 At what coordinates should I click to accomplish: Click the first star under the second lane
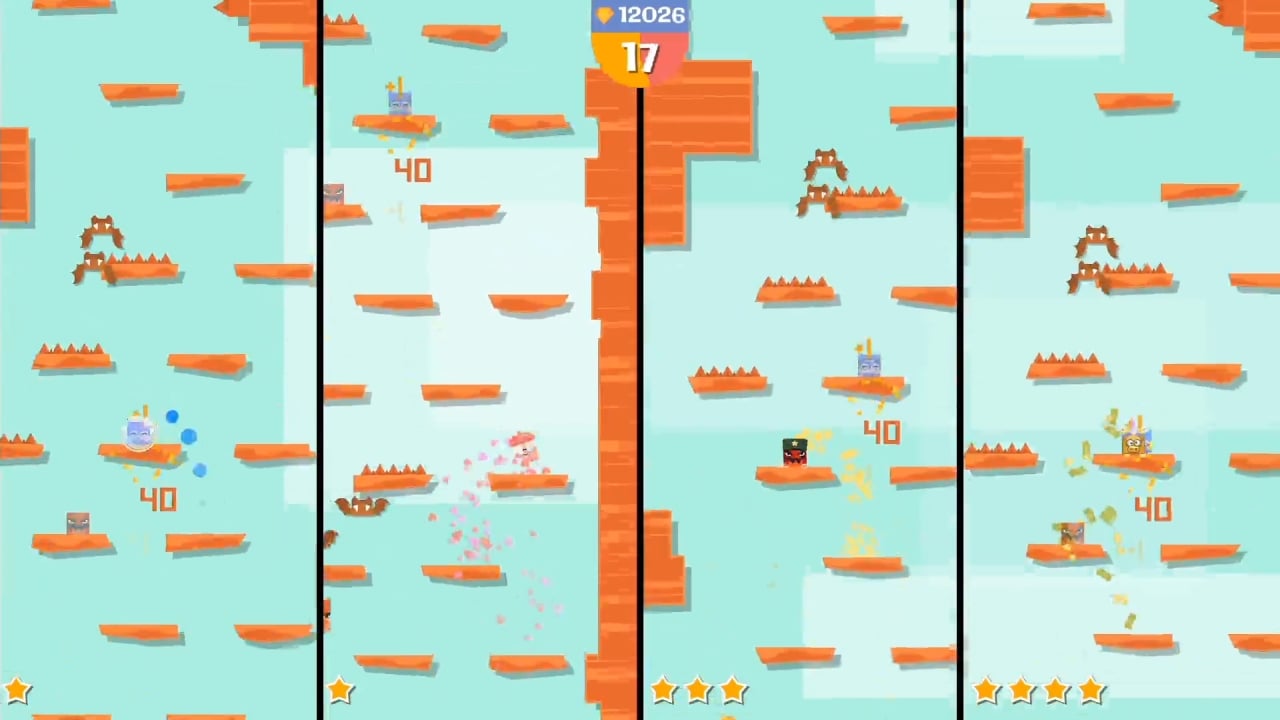click(x=340, y=690)
